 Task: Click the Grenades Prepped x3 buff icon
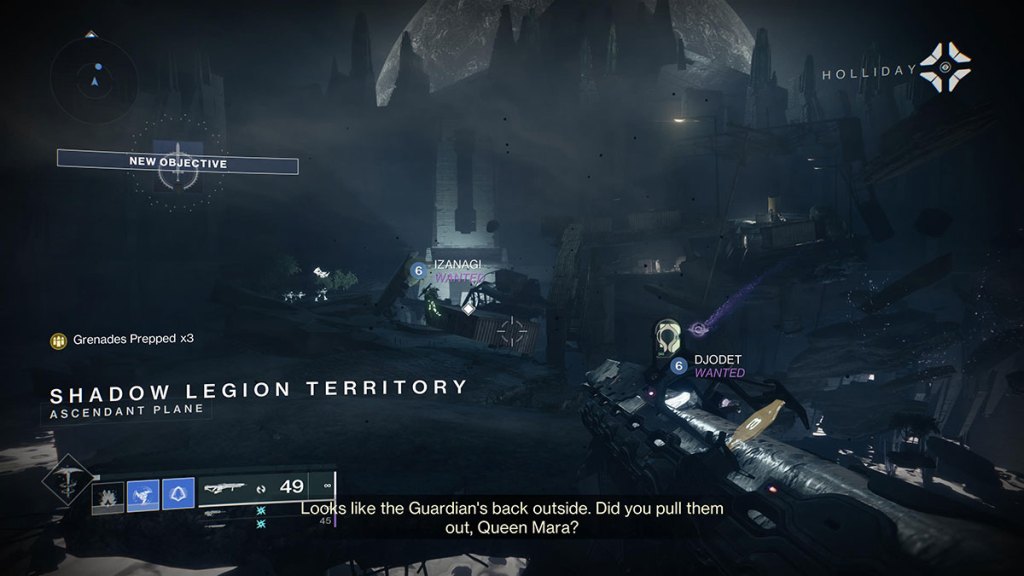(x=59, y=340)
